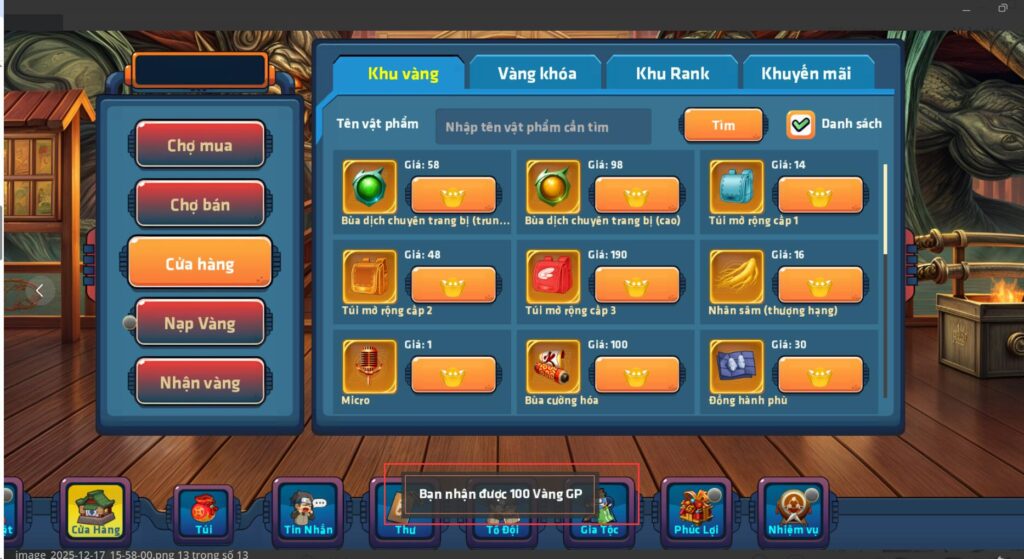1024x559 pixels.
Task: Buy Túi mở rộng cấp 1 for 14 gold
Action: 820,195
